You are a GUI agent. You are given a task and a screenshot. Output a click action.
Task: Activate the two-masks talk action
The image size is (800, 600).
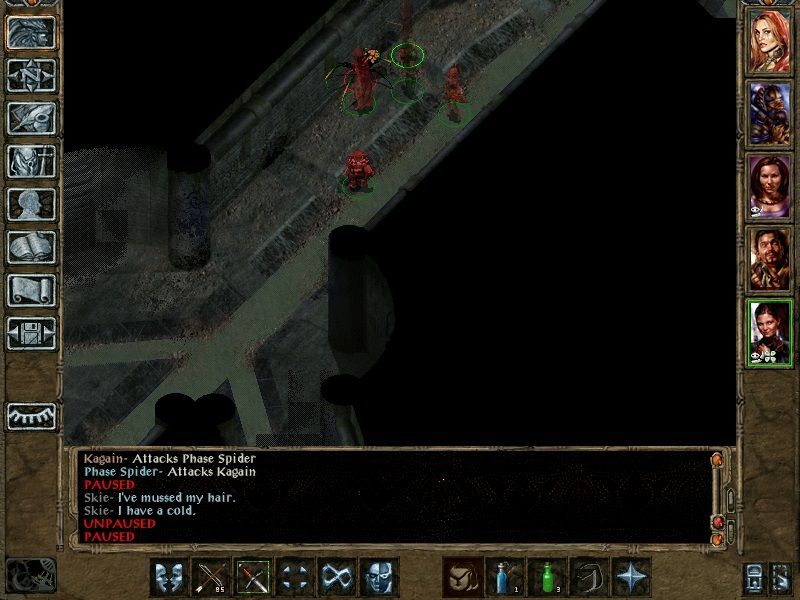(x=170, y=577)
